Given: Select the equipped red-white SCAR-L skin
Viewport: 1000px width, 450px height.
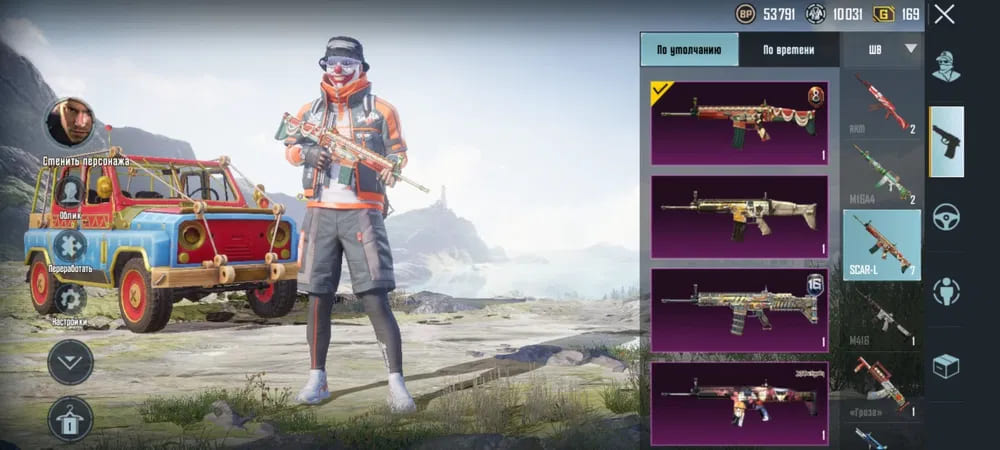Looking at the screenshot, I should click(739, 123).
